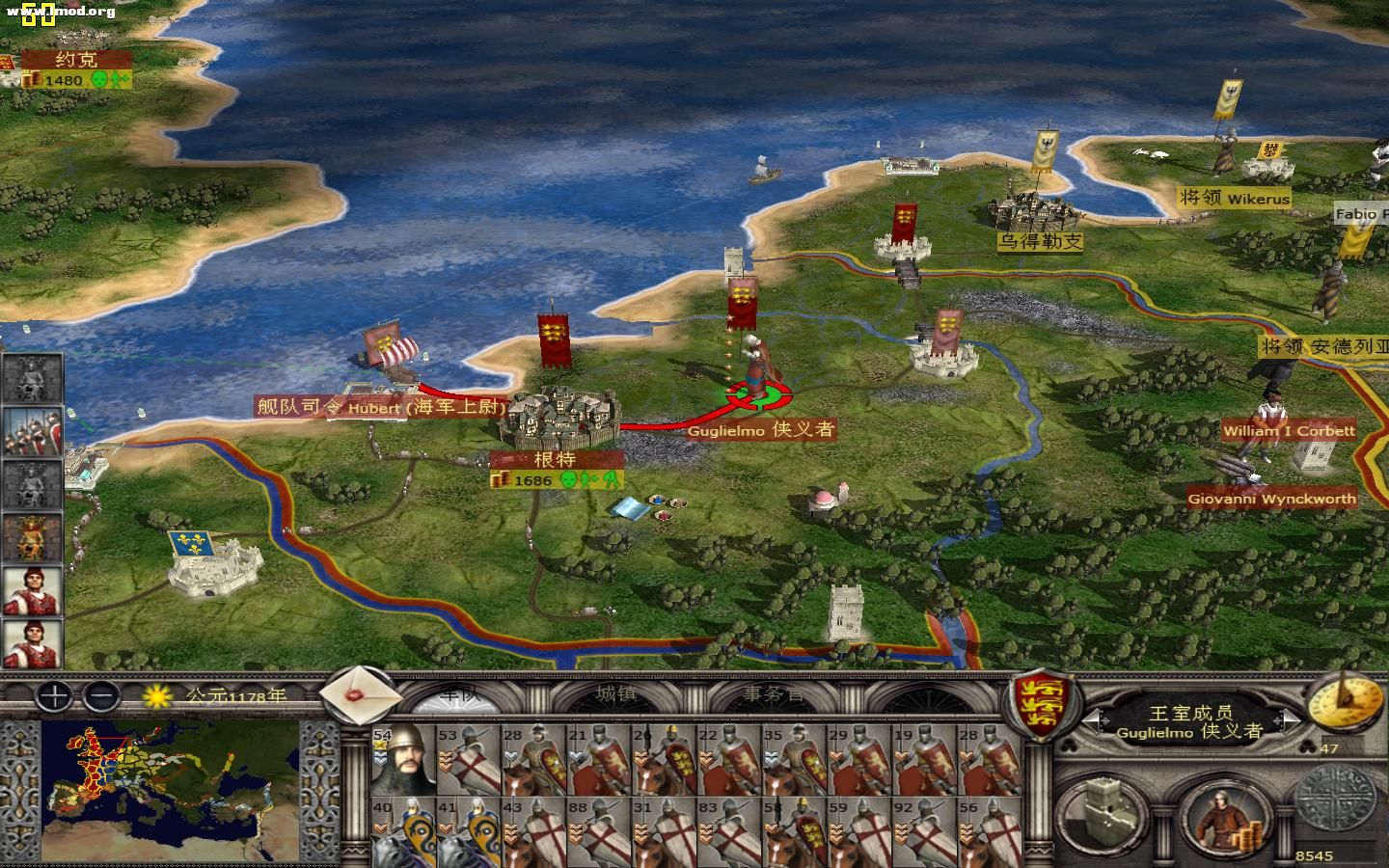Click the golden sun icon beside the date
The width and height of the screenshot is (1389, 868).
point(154,697)
